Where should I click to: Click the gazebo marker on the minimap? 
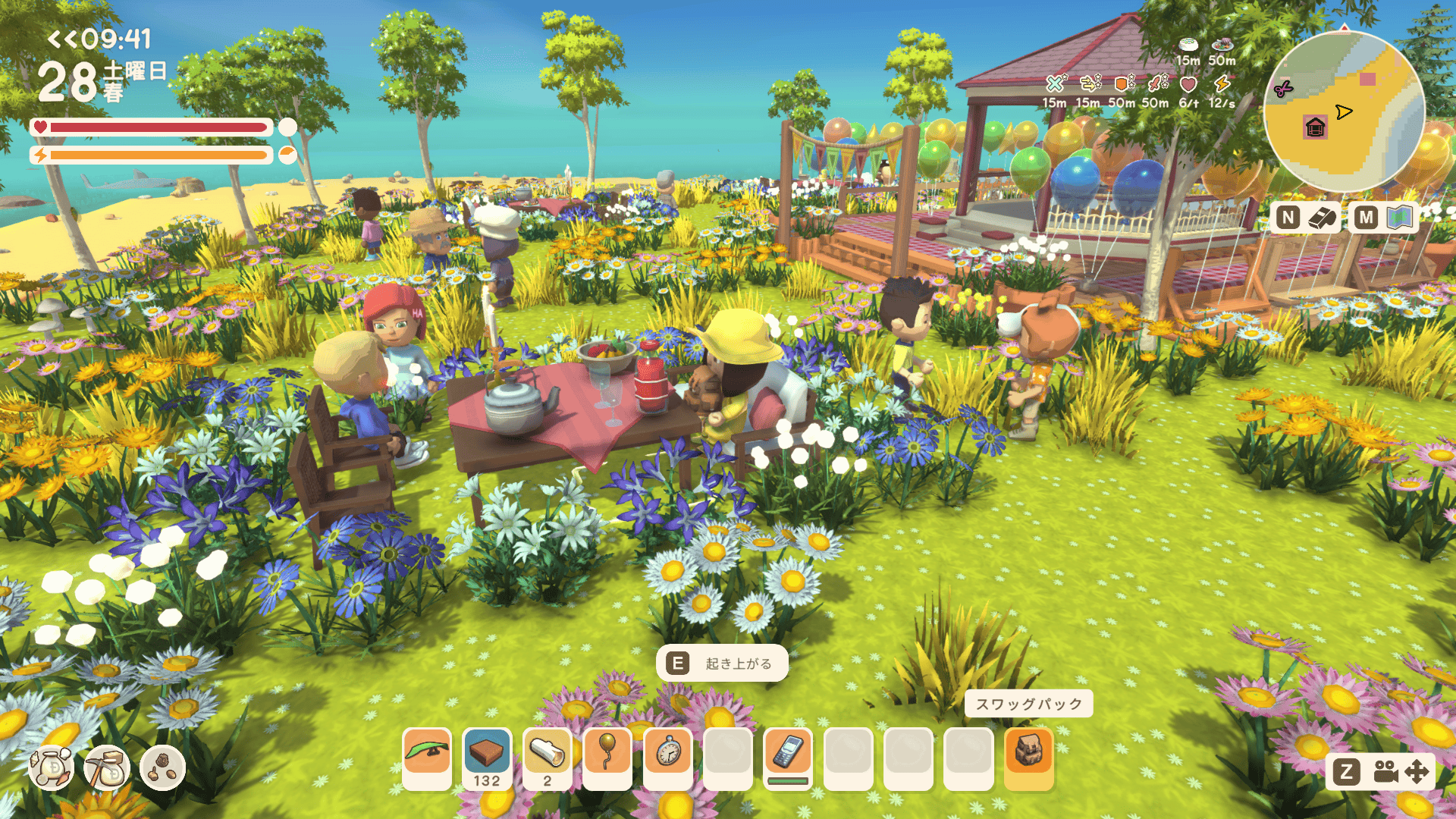[1315, 127]
